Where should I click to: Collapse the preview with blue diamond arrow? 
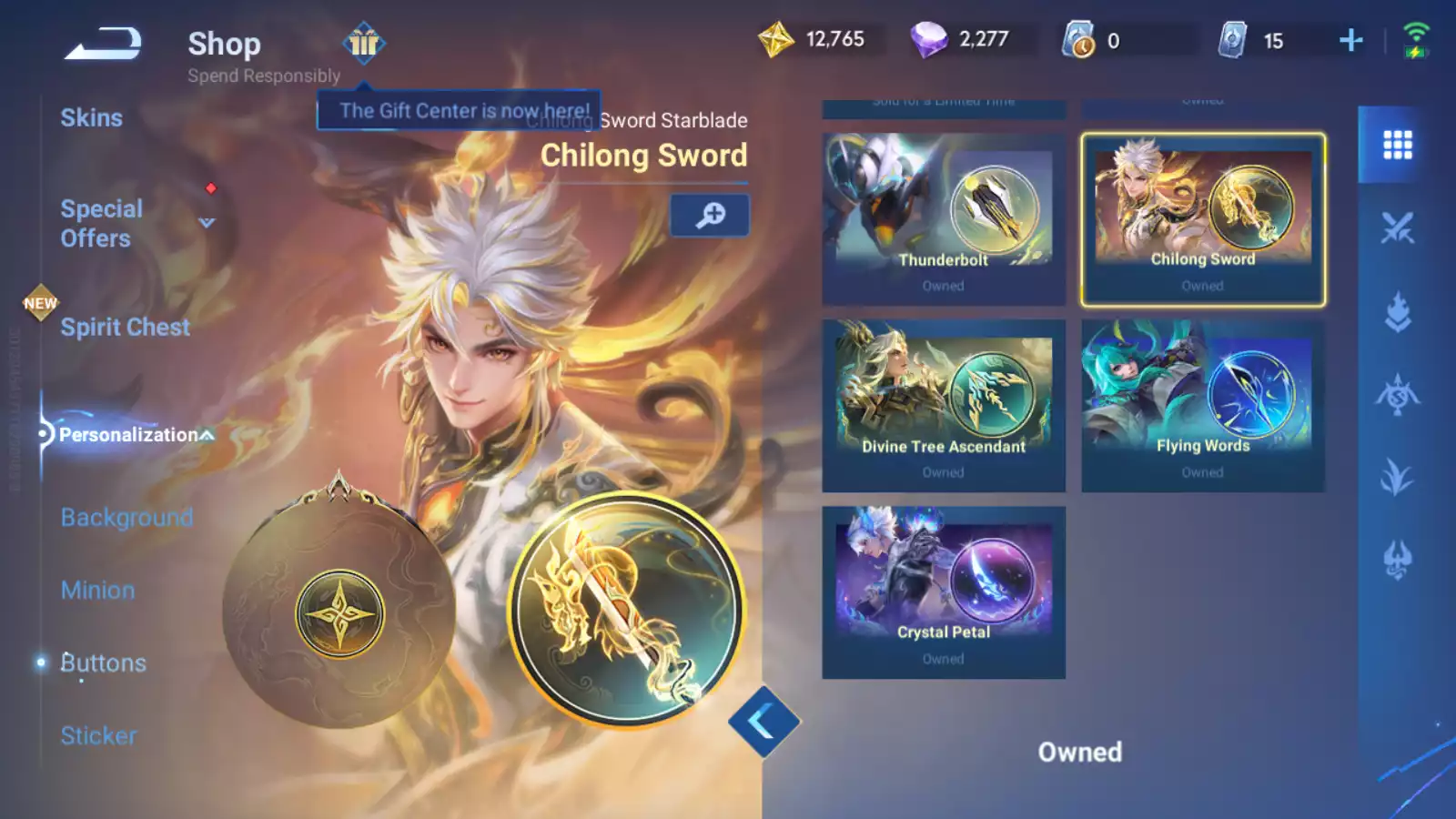tap(763, 722)
